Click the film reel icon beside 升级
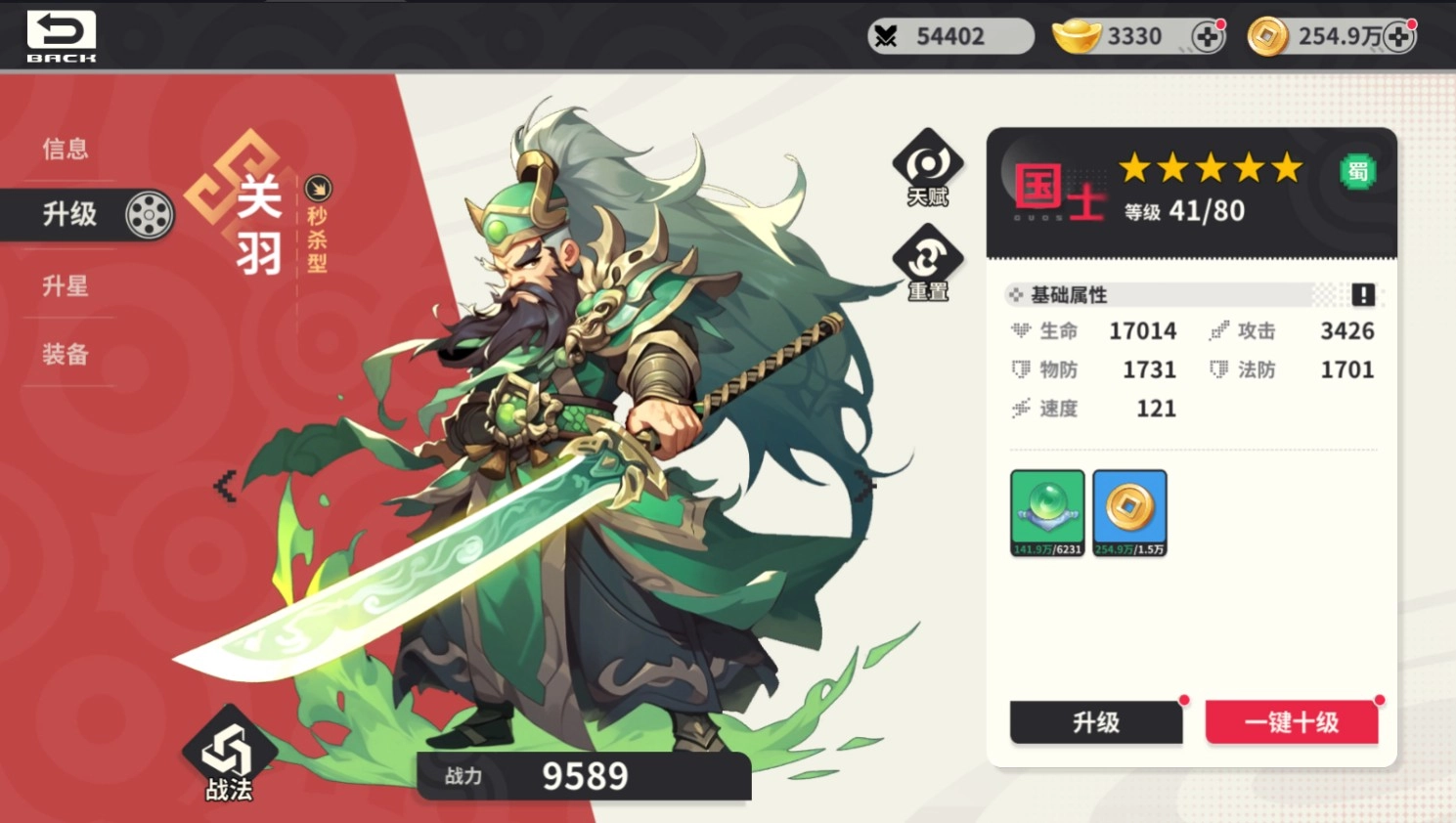Screen dimensions: 1456x823 (149, 213)
